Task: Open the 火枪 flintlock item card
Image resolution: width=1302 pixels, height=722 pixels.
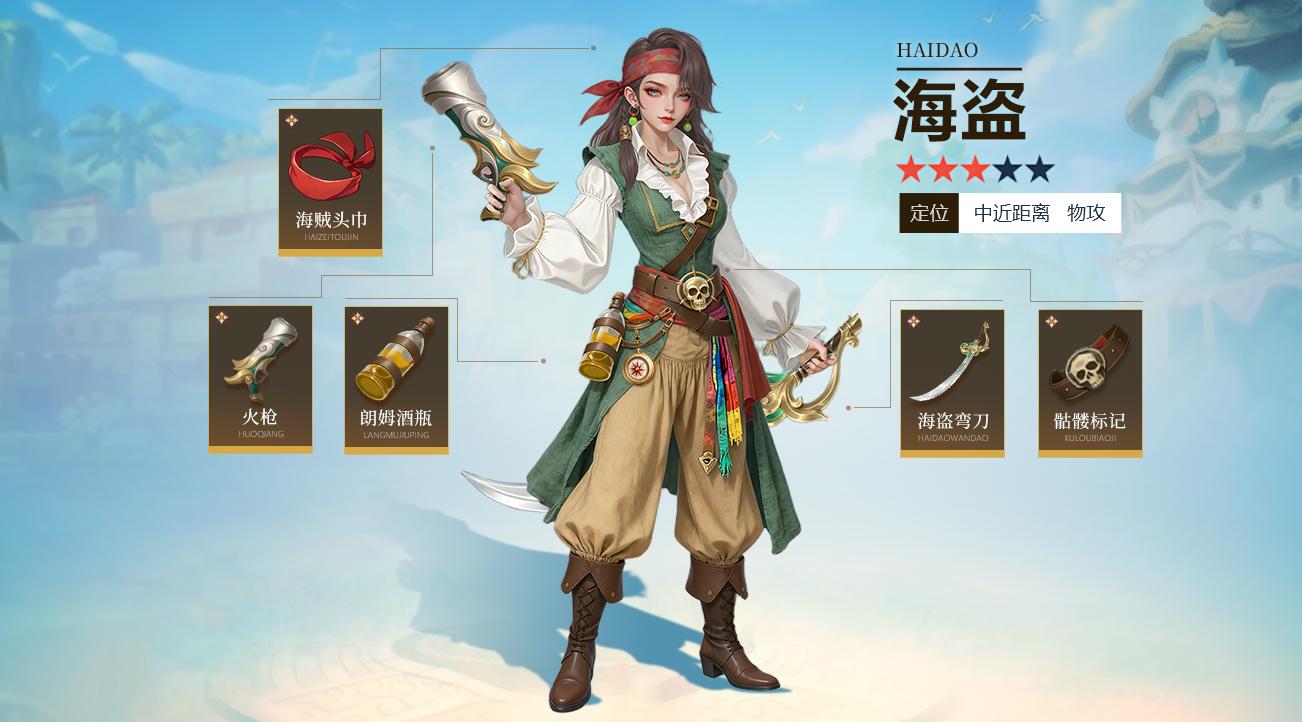Action: tap(260, 378)
